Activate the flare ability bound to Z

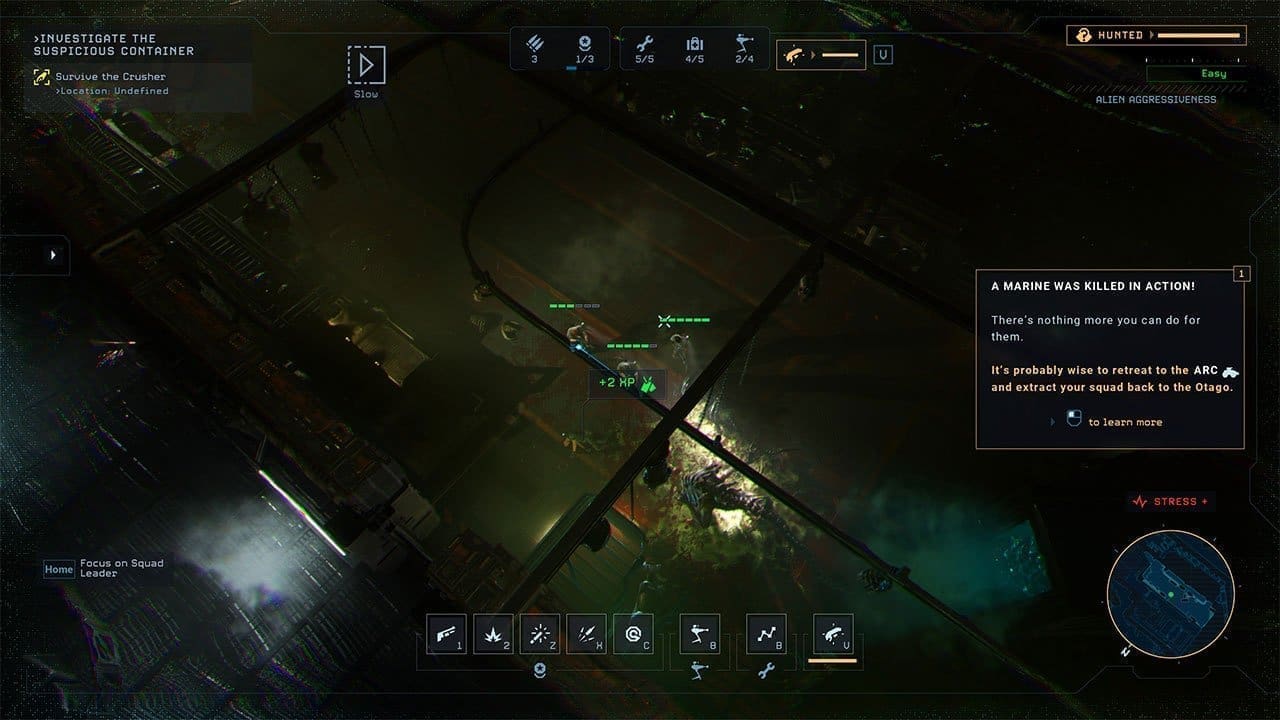[x=541, y=633]
